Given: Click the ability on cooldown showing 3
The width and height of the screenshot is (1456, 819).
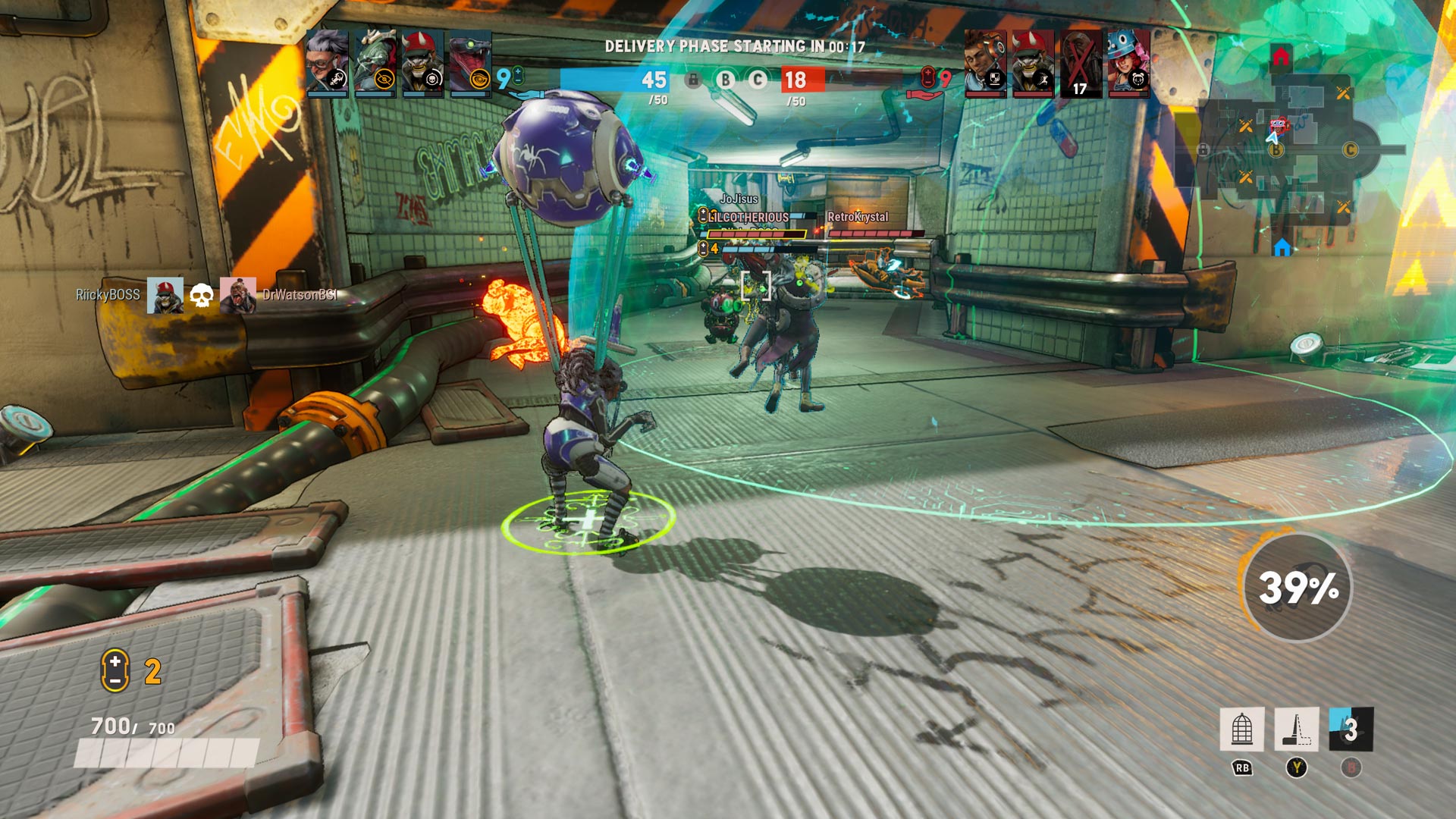Looking at the screenshot, I should [x=1351, y=730].
